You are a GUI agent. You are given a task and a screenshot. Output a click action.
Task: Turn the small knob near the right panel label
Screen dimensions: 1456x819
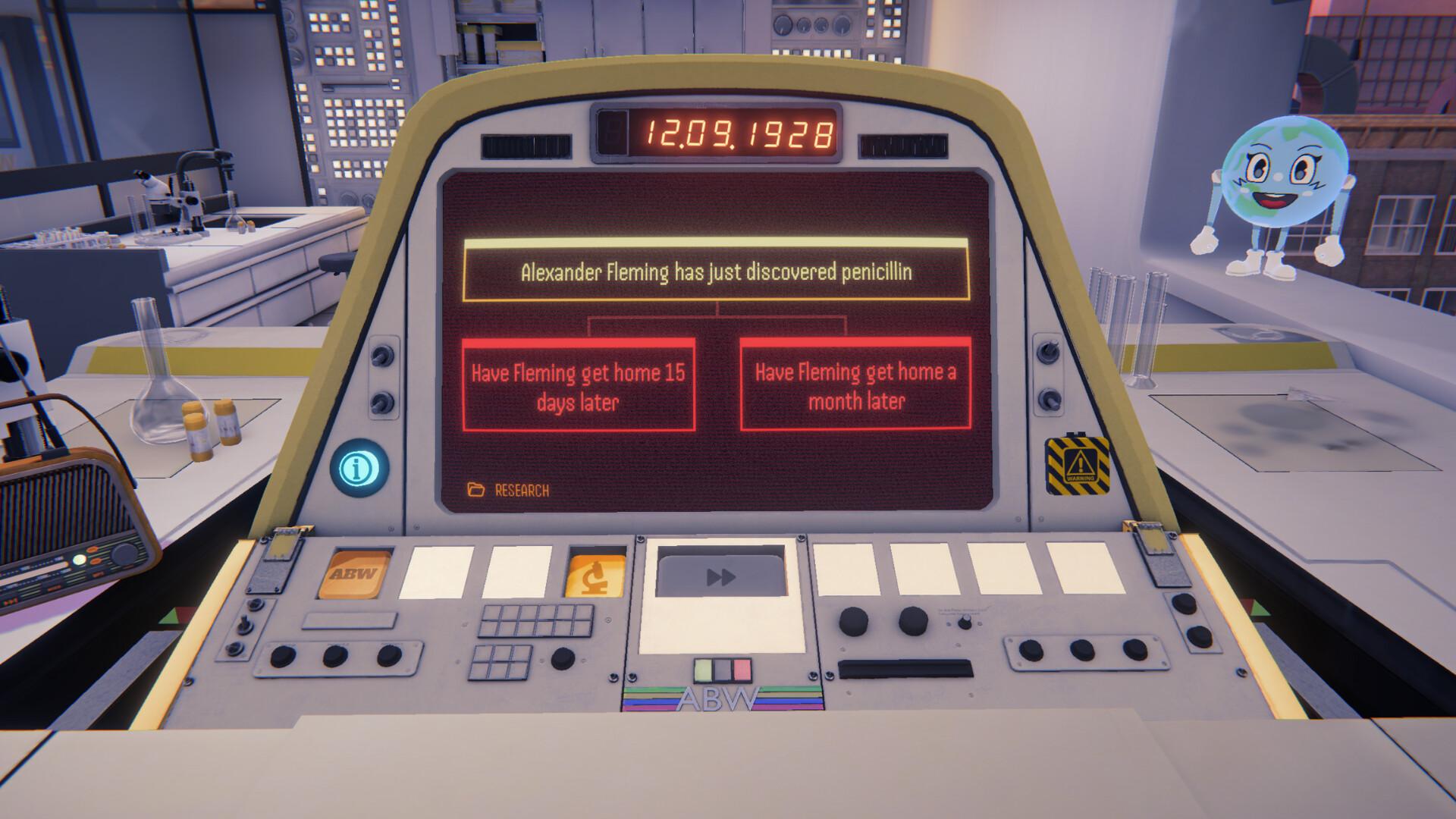pyautogui.click(x=964, y=623)
